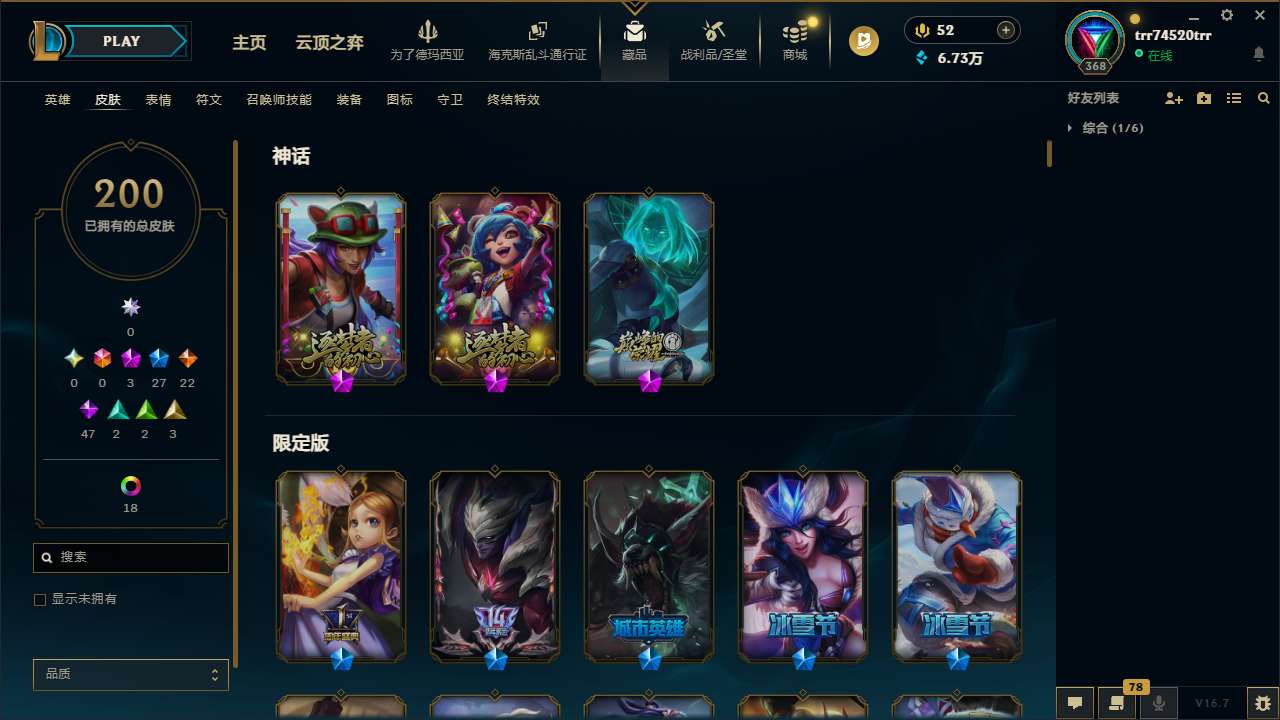Enable the 显示未拥有 checkbox
The height and width of the screenshot is (720, 1280).
coord(40,599)
